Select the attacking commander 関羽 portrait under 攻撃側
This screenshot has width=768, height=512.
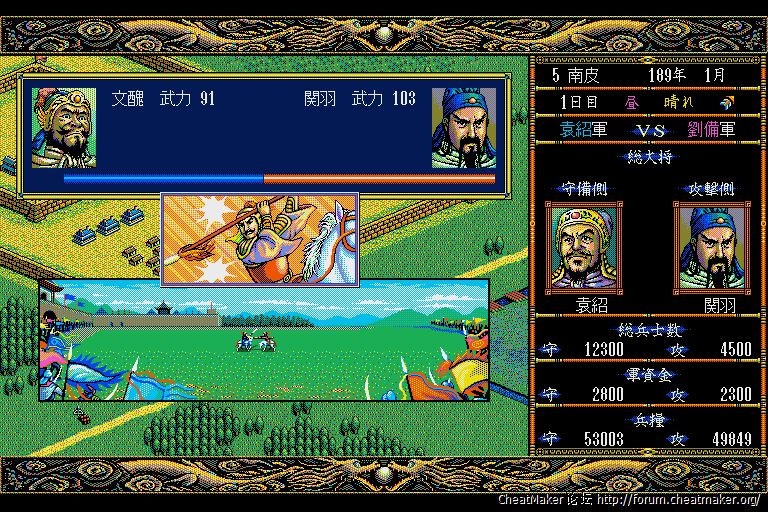click(x=711, y=246)
